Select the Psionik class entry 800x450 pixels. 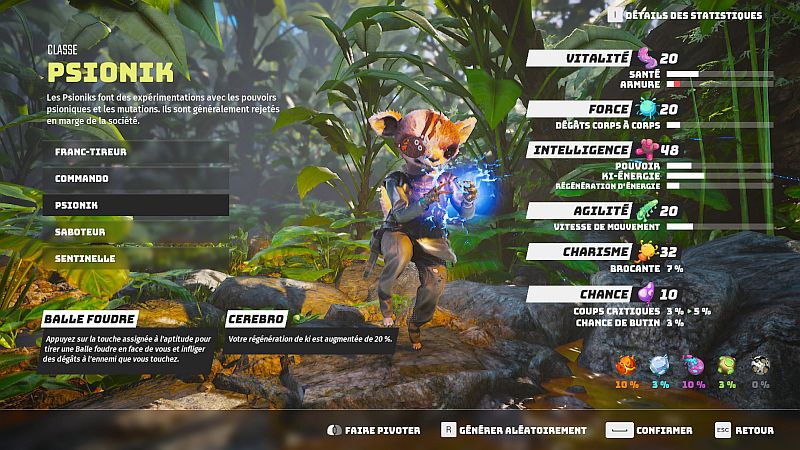(134, 205)
